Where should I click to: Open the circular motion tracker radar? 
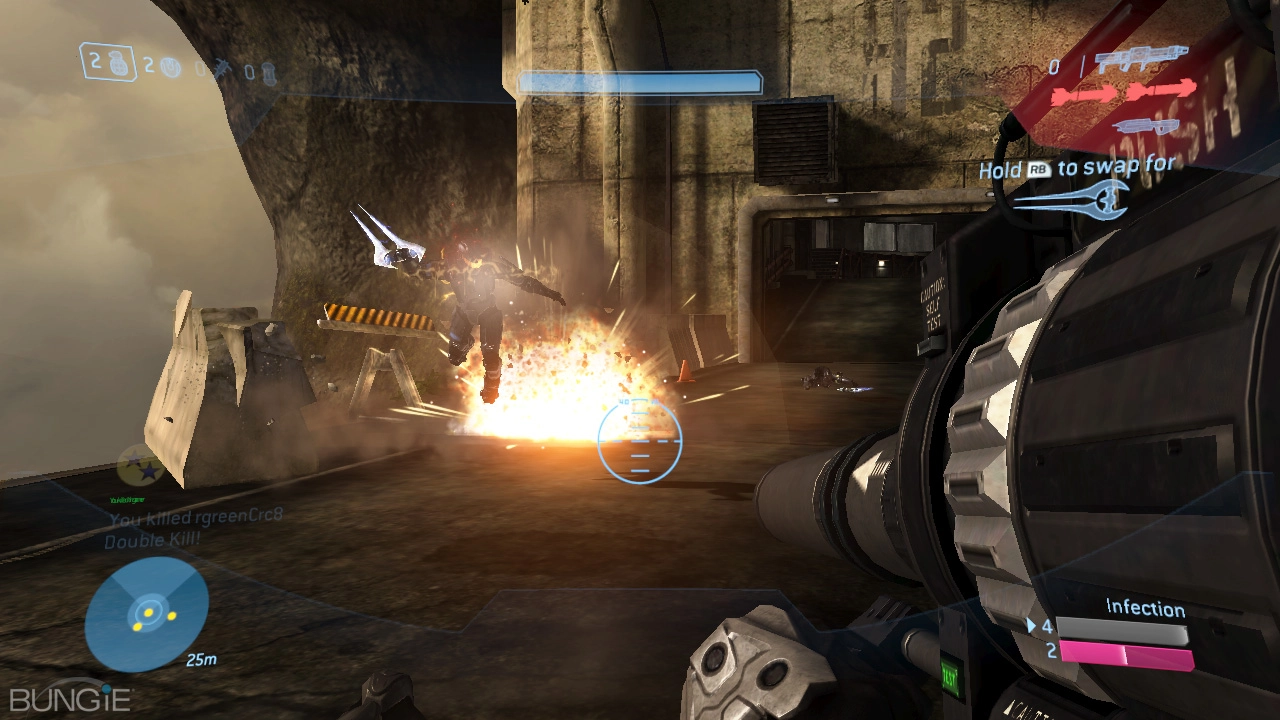[147, 613]
